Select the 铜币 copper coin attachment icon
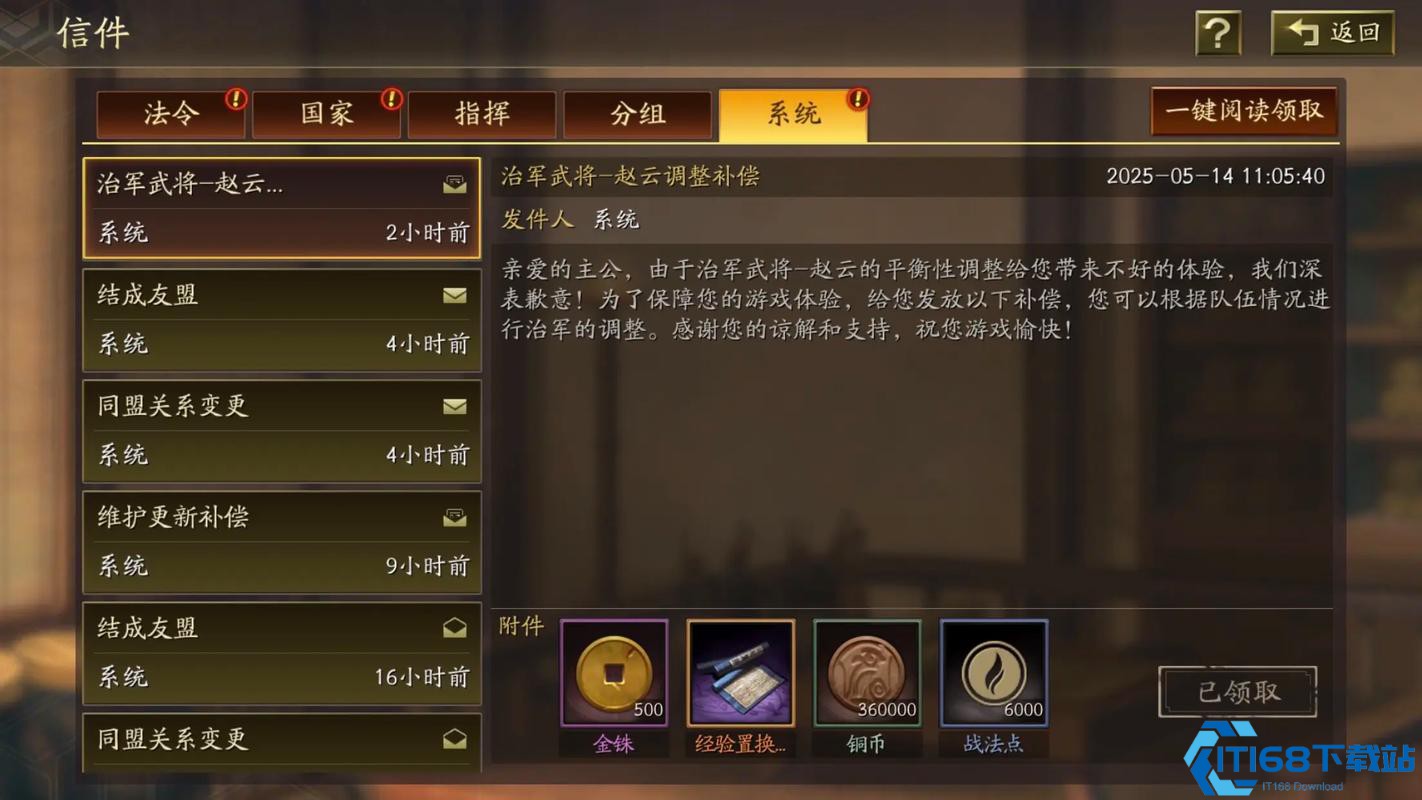The image size is (1422, 800). (866, 670)
